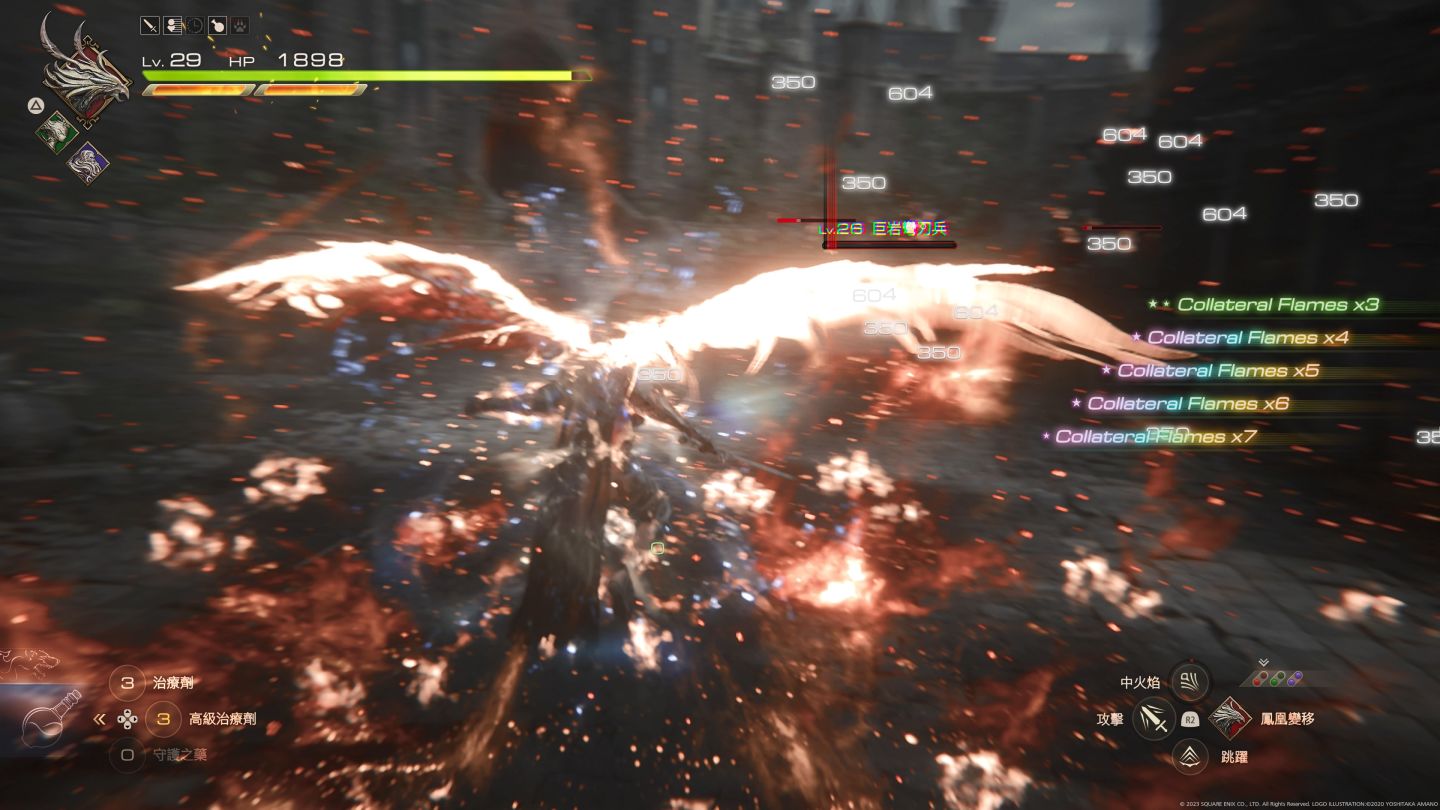
Task: Activate the 攻擊 sword attack icon
Action: point(1153,719)
